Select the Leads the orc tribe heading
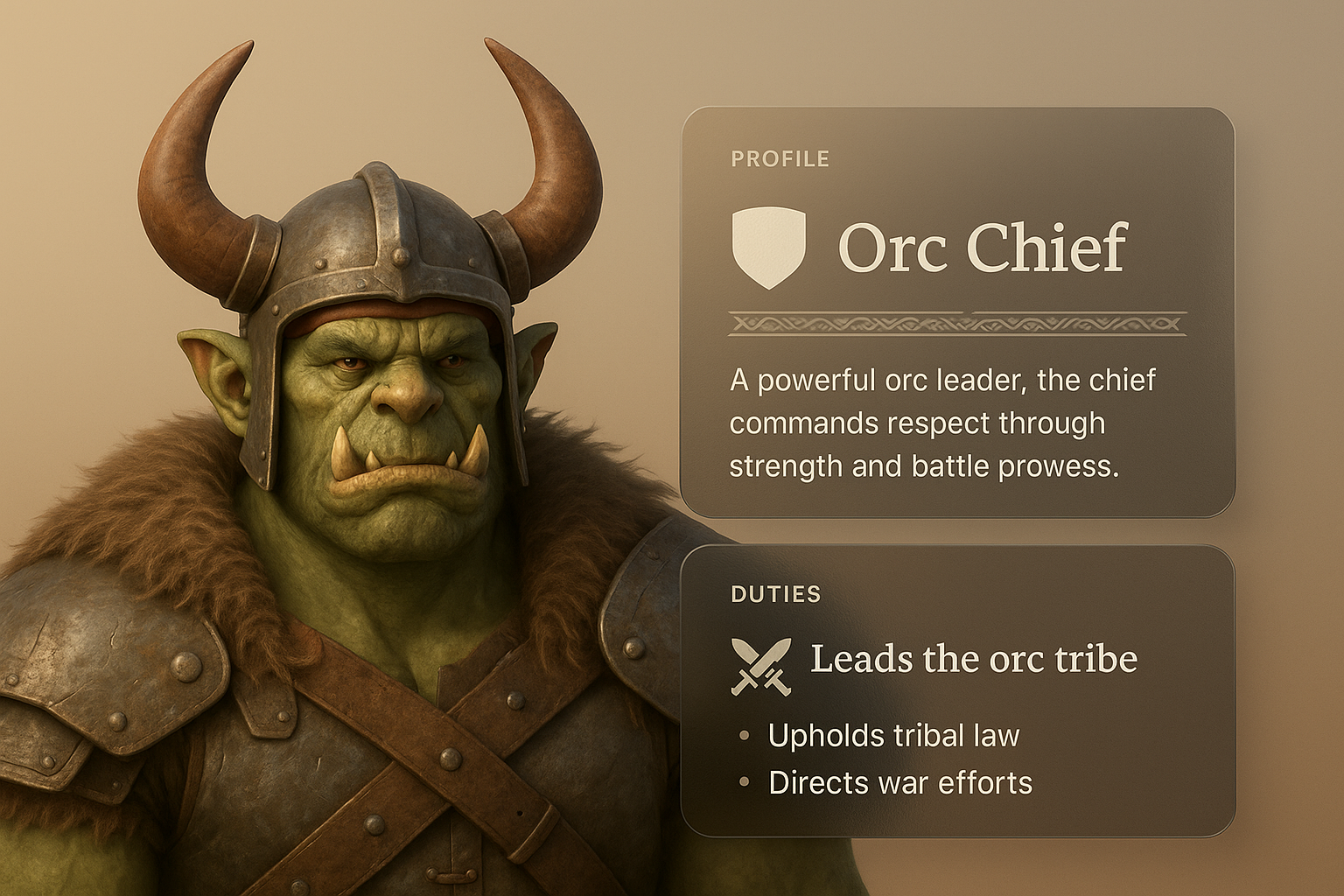1344x896 pixels. tap(973, 659)
